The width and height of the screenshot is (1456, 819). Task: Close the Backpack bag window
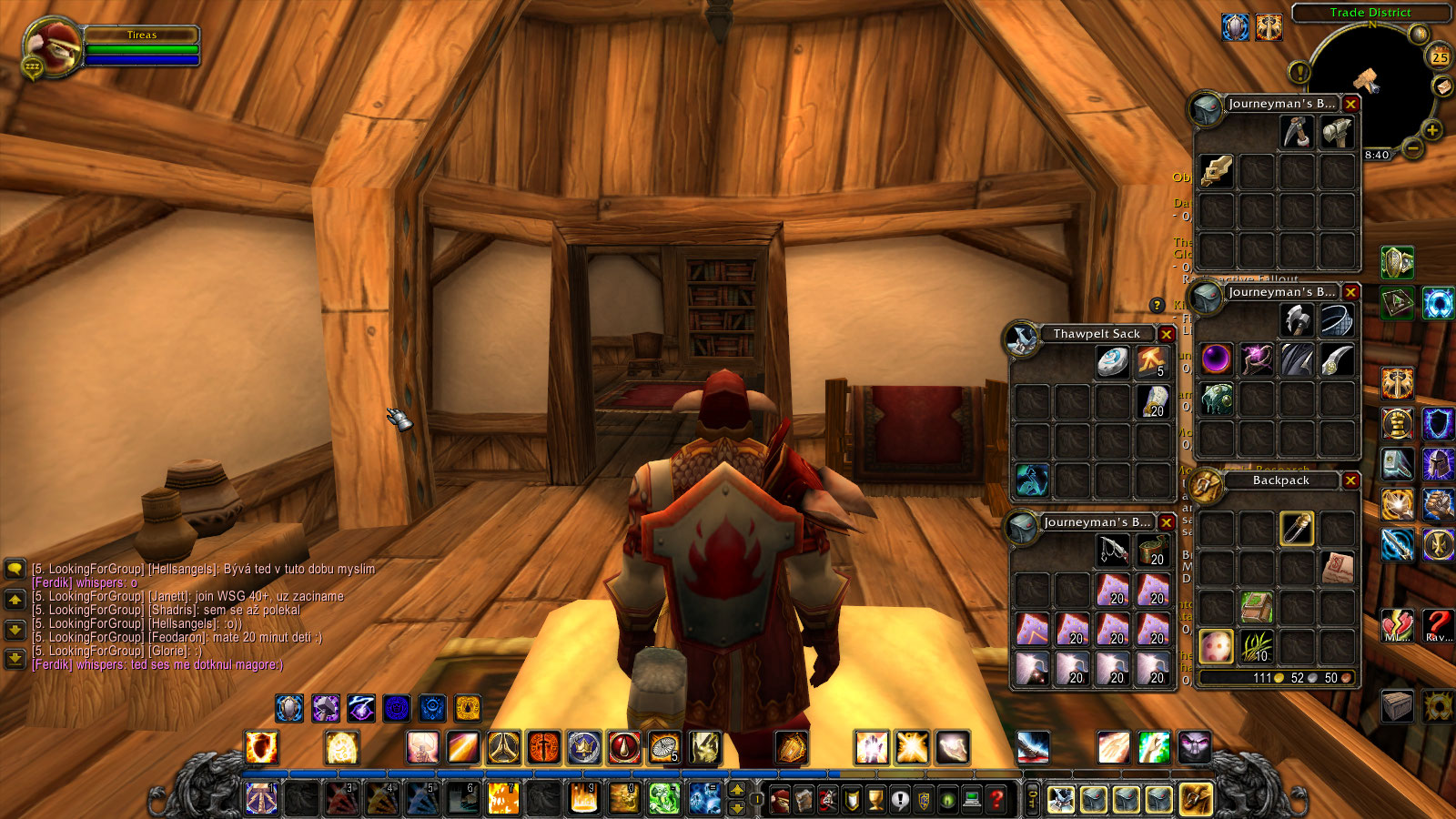(1350, 480)
